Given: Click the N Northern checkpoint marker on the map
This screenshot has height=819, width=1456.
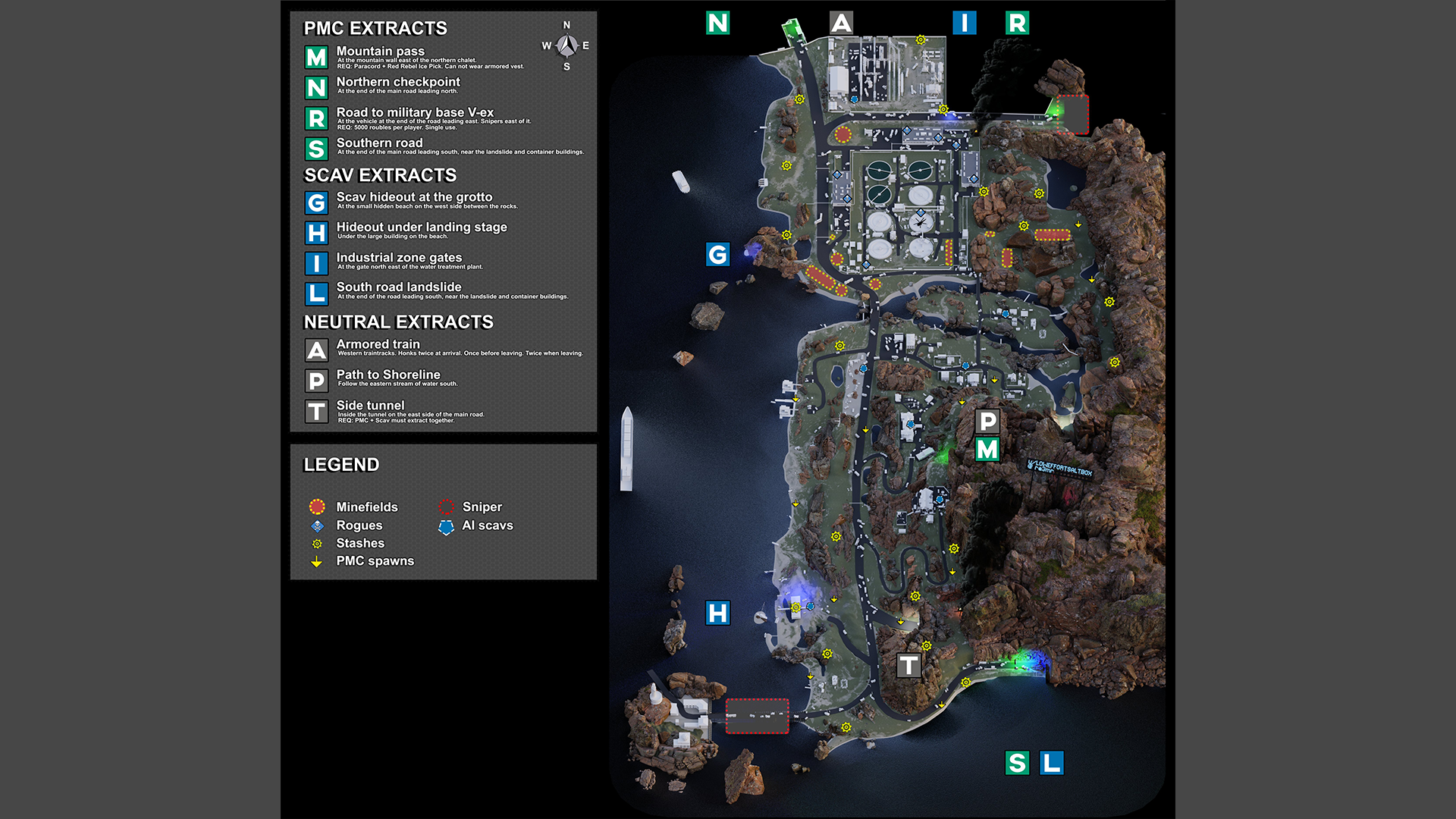Looking at the screenshot, I should pyautogui.click(x=717, y=23).
